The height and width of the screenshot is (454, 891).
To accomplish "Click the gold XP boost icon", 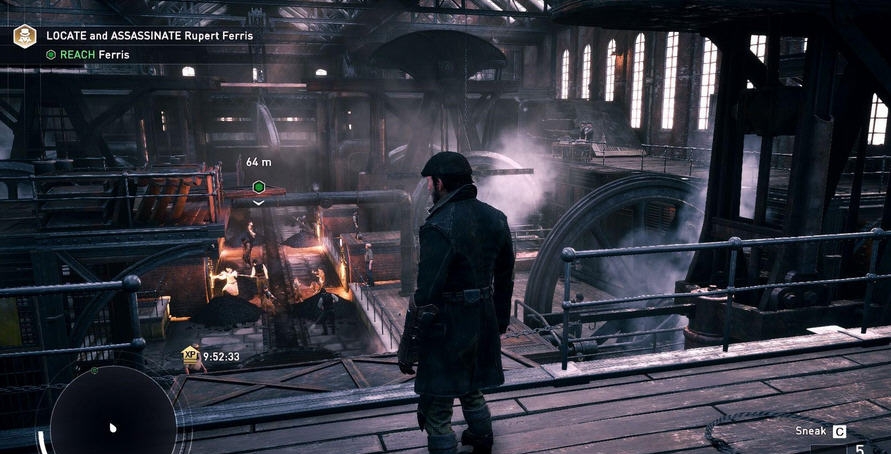I will click(190, 354).
